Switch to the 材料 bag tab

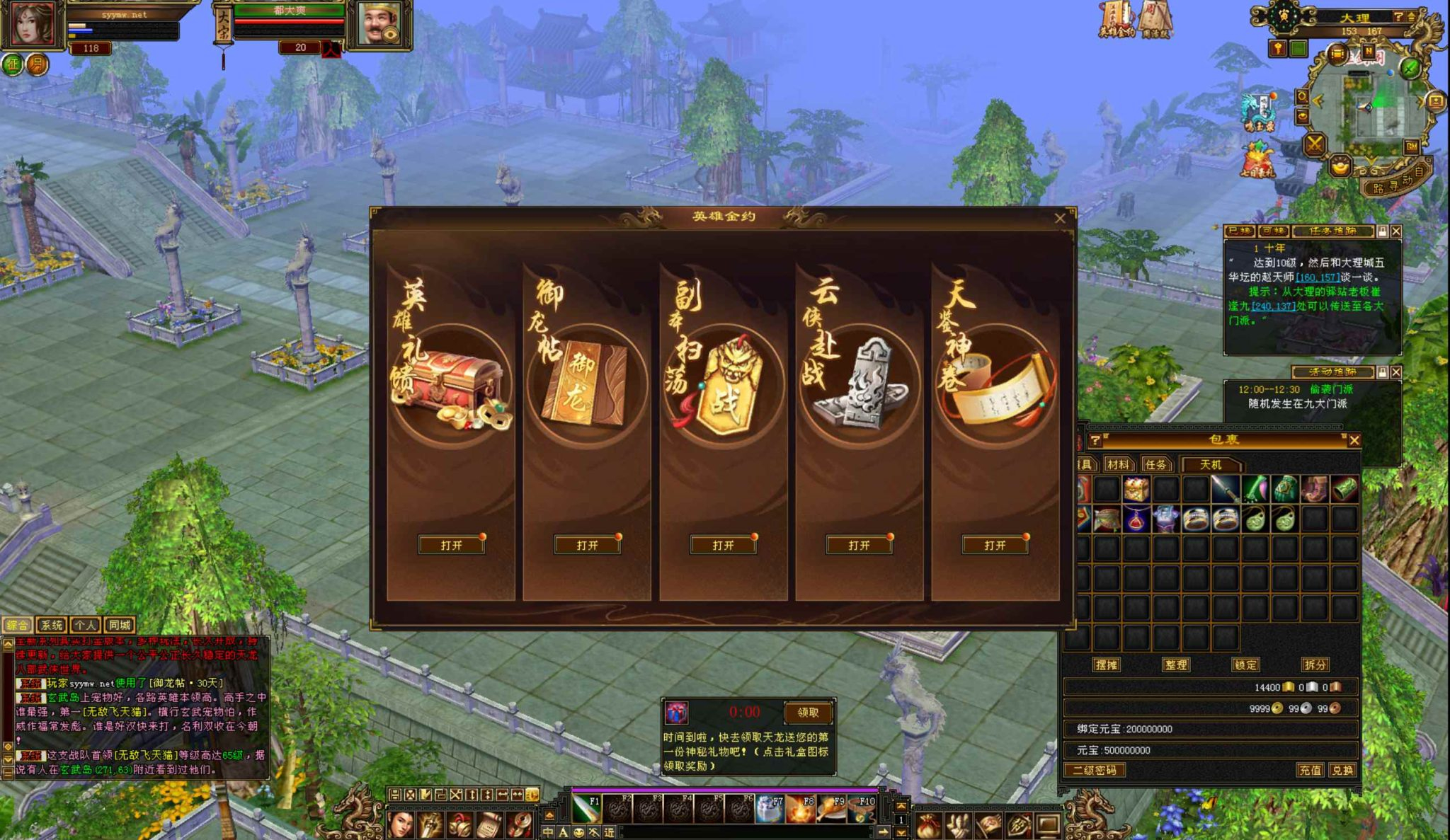1118,465
